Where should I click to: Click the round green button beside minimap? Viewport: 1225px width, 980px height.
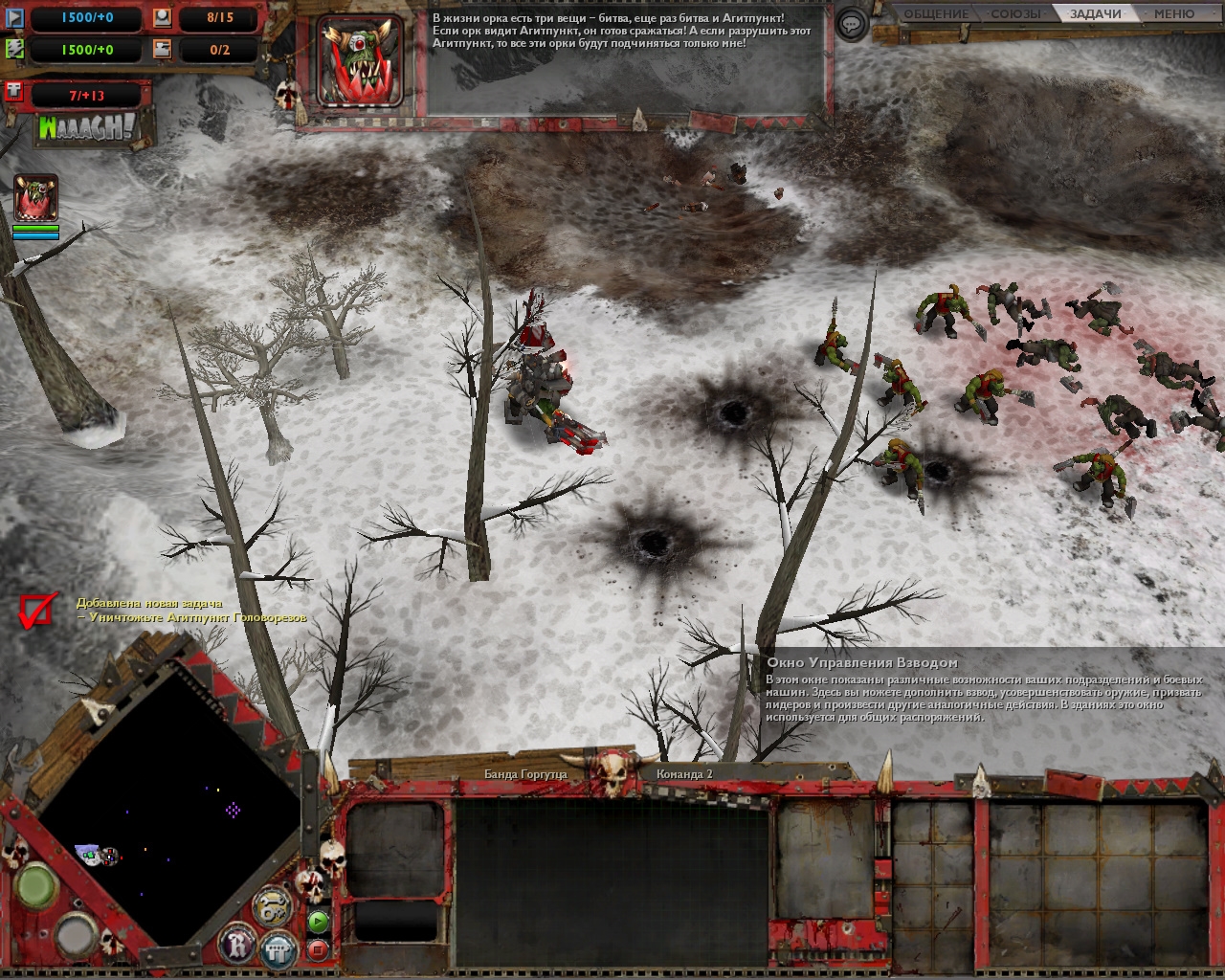(37, 884)
